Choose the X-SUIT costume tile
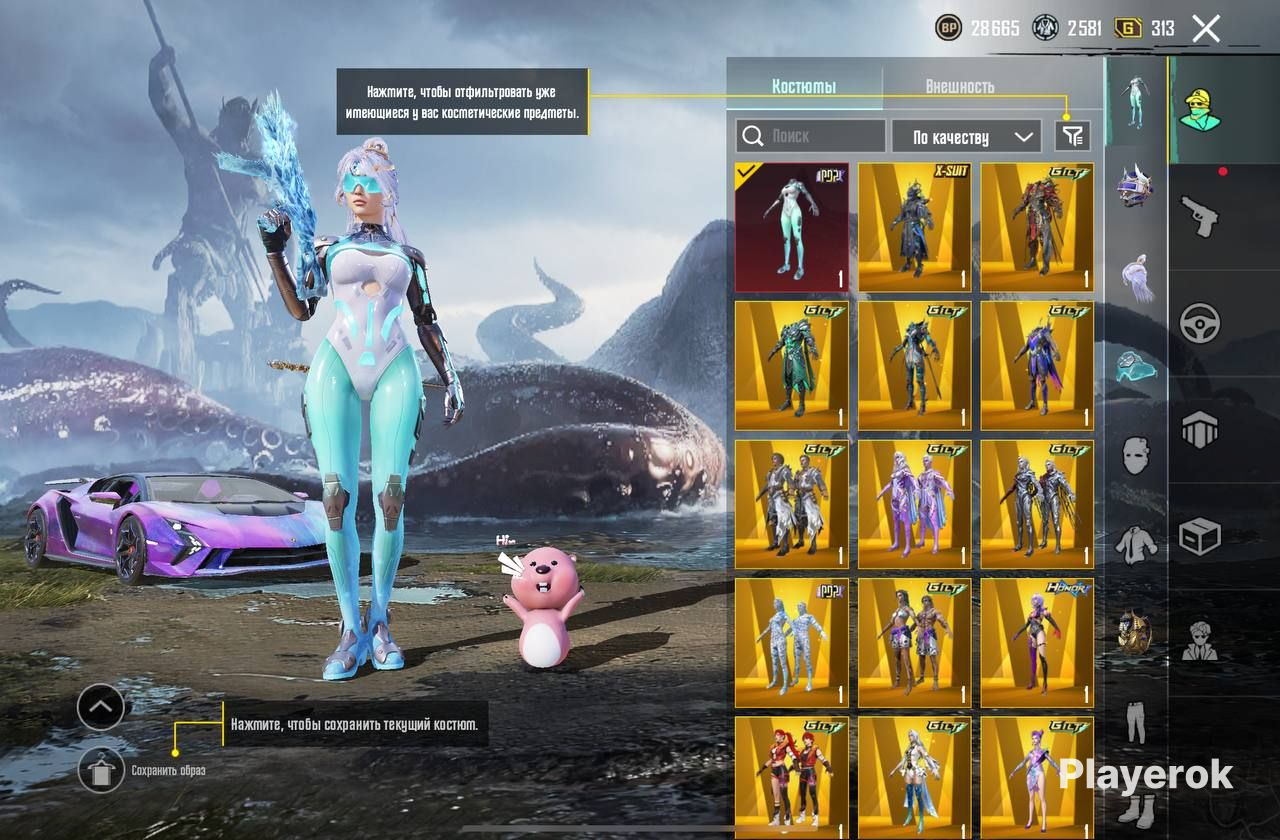The image size is (1280, 840). pyautogui.click(x=914, y=227)
